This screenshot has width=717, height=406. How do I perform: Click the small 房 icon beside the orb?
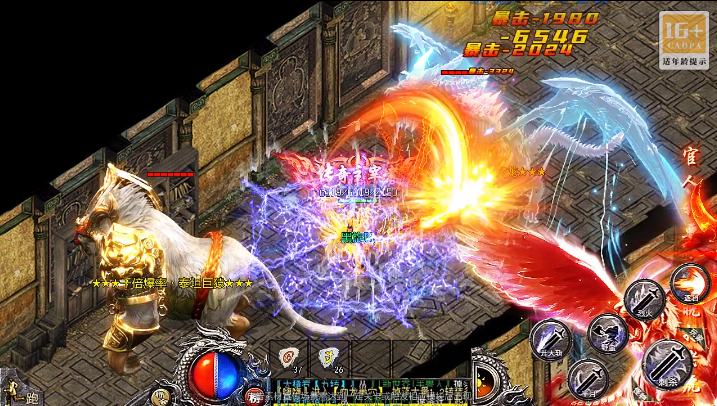pyautogui.click(x=255, y=397)
